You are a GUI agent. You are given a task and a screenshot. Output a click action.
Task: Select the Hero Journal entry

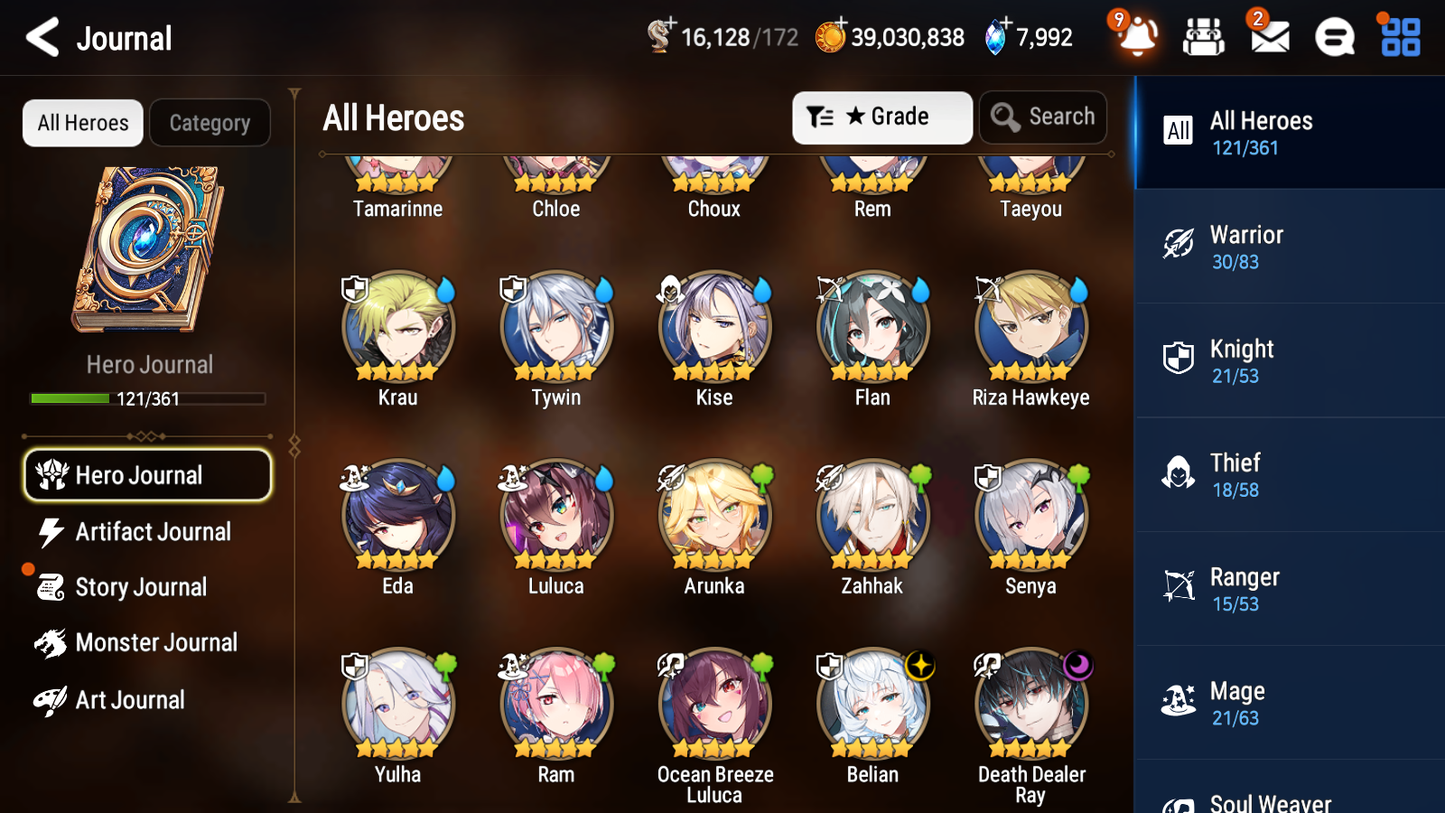point(147,475)
